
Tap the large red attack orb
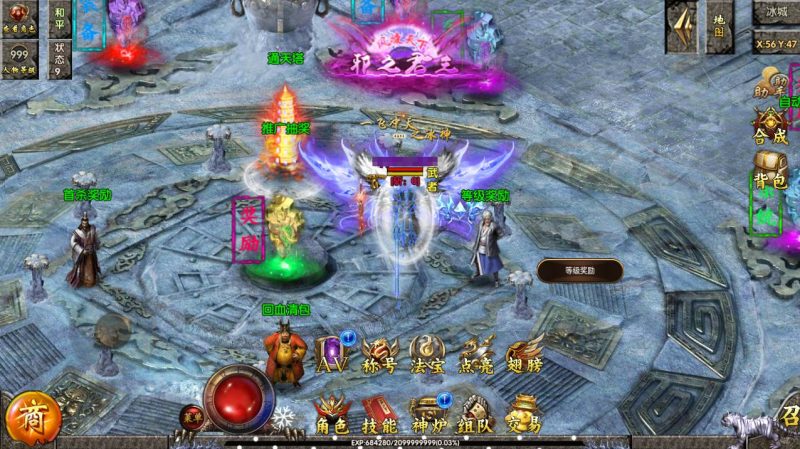point(239,397)
